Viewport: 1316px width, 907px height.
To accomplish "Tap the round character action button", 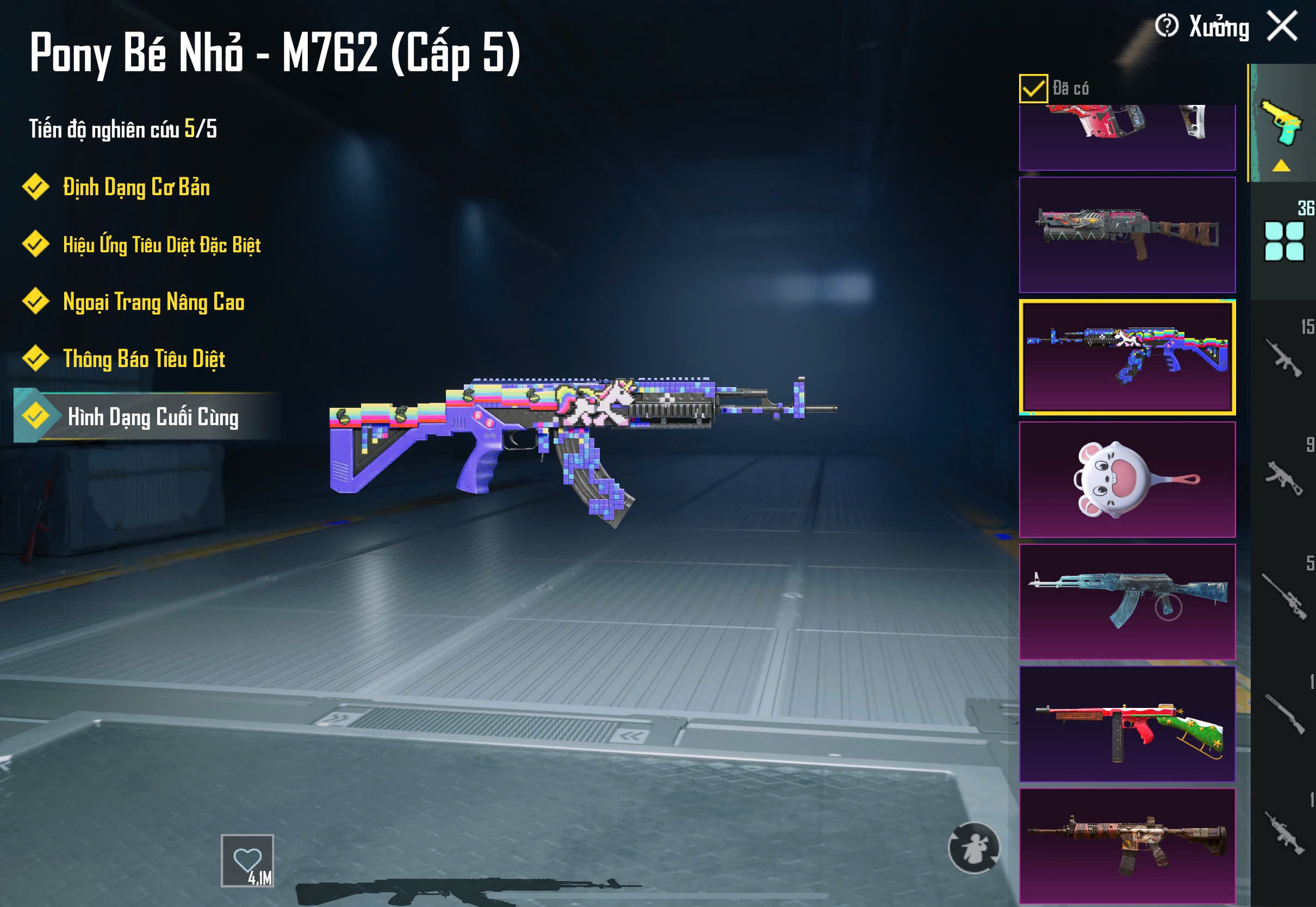I will [973, 848].
